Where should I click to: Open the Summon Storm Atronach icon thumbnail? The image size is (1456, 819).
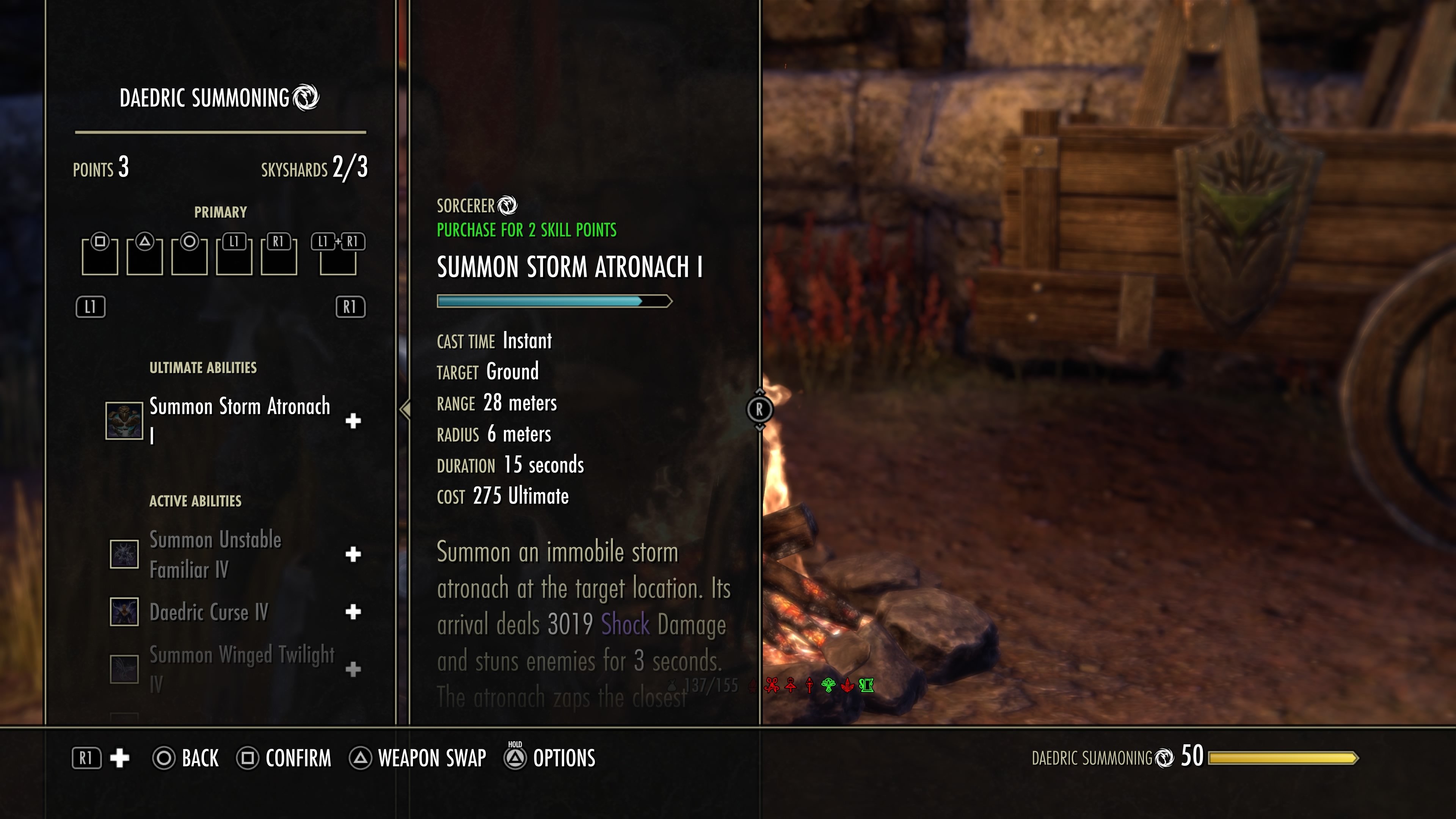tap(124, 420)
